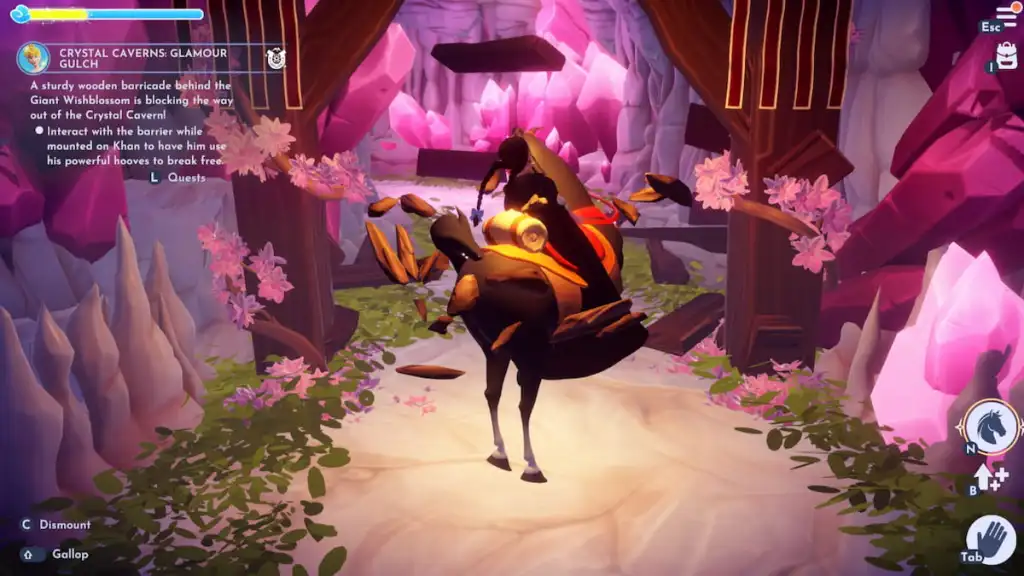1024x576 pixels.
Task: Select the Khan horse mount icon
Action: point(992,426)
